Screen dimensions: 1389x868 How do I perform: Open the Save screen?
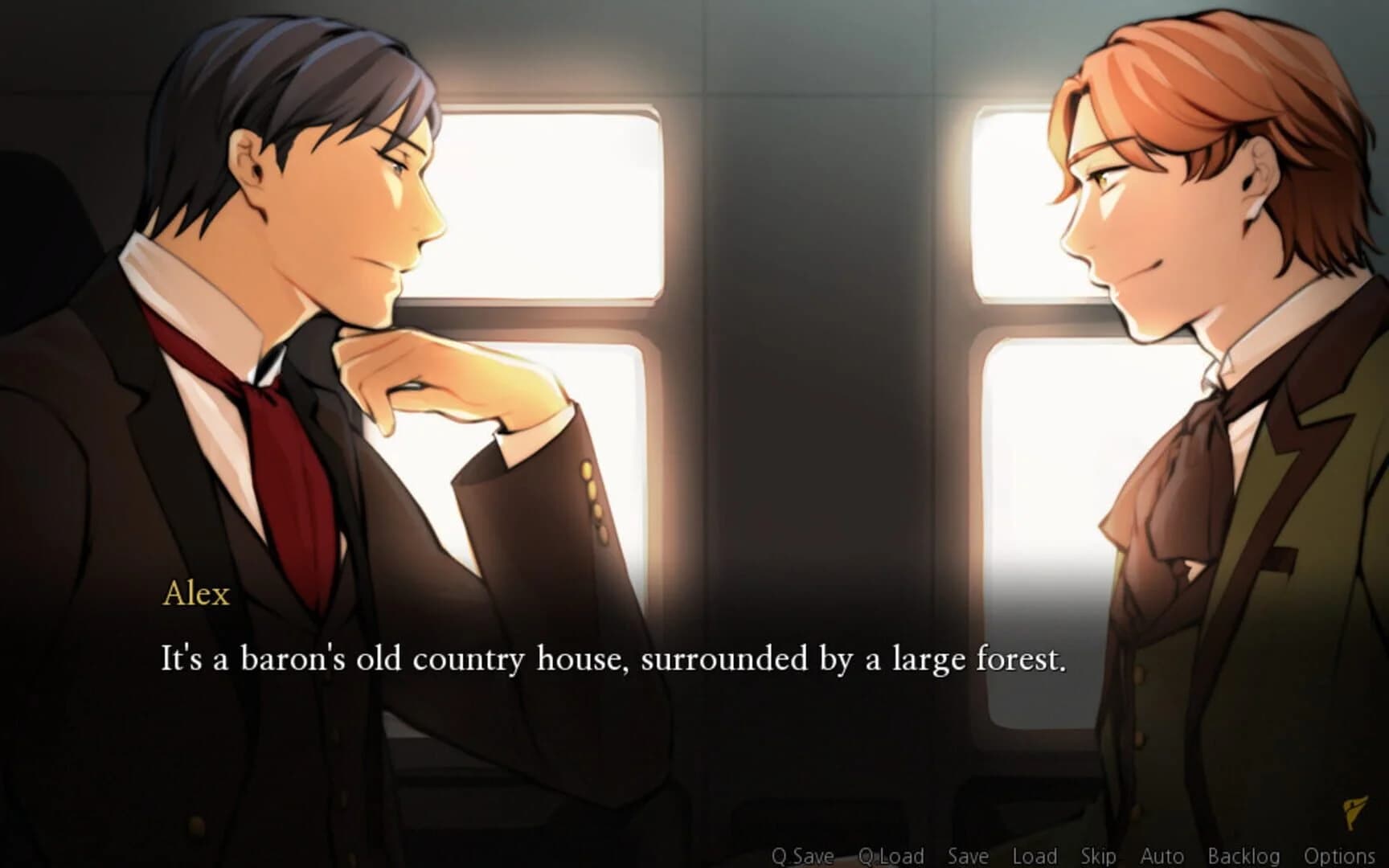click(x=969, y=857)
